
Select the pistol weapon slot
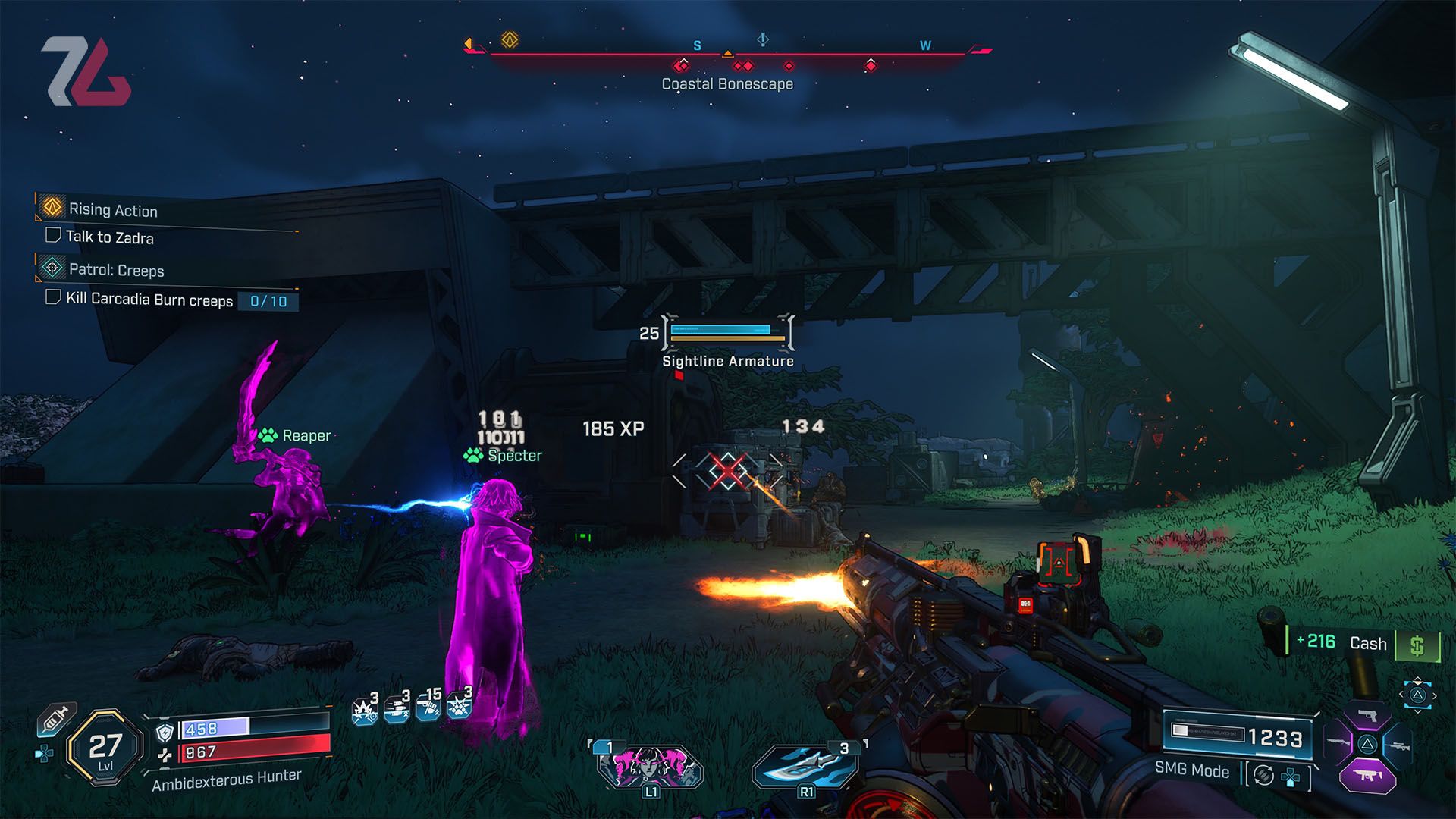click(x=1367, y=716)
